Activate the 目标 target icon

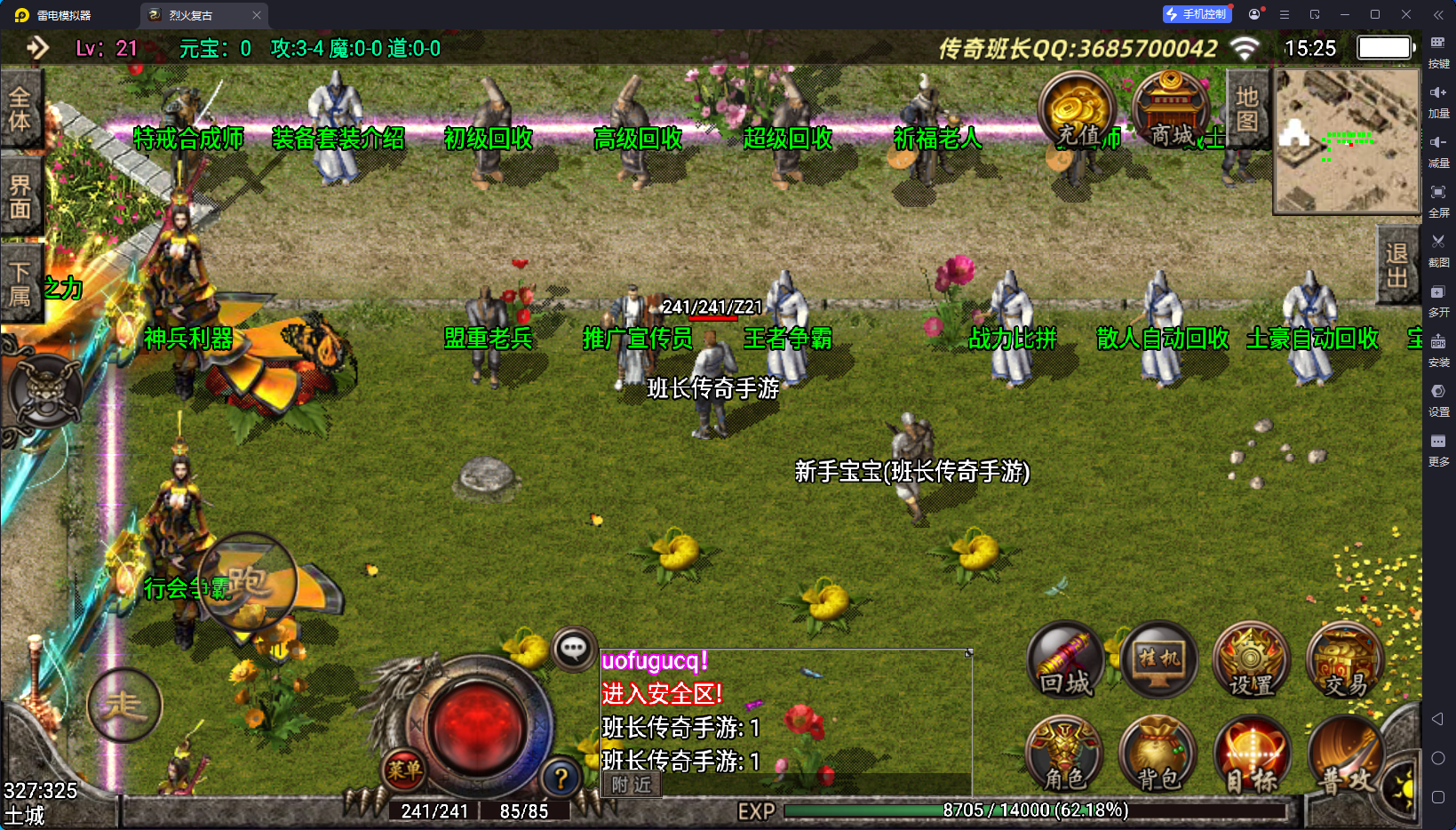tap(1252, 755)
